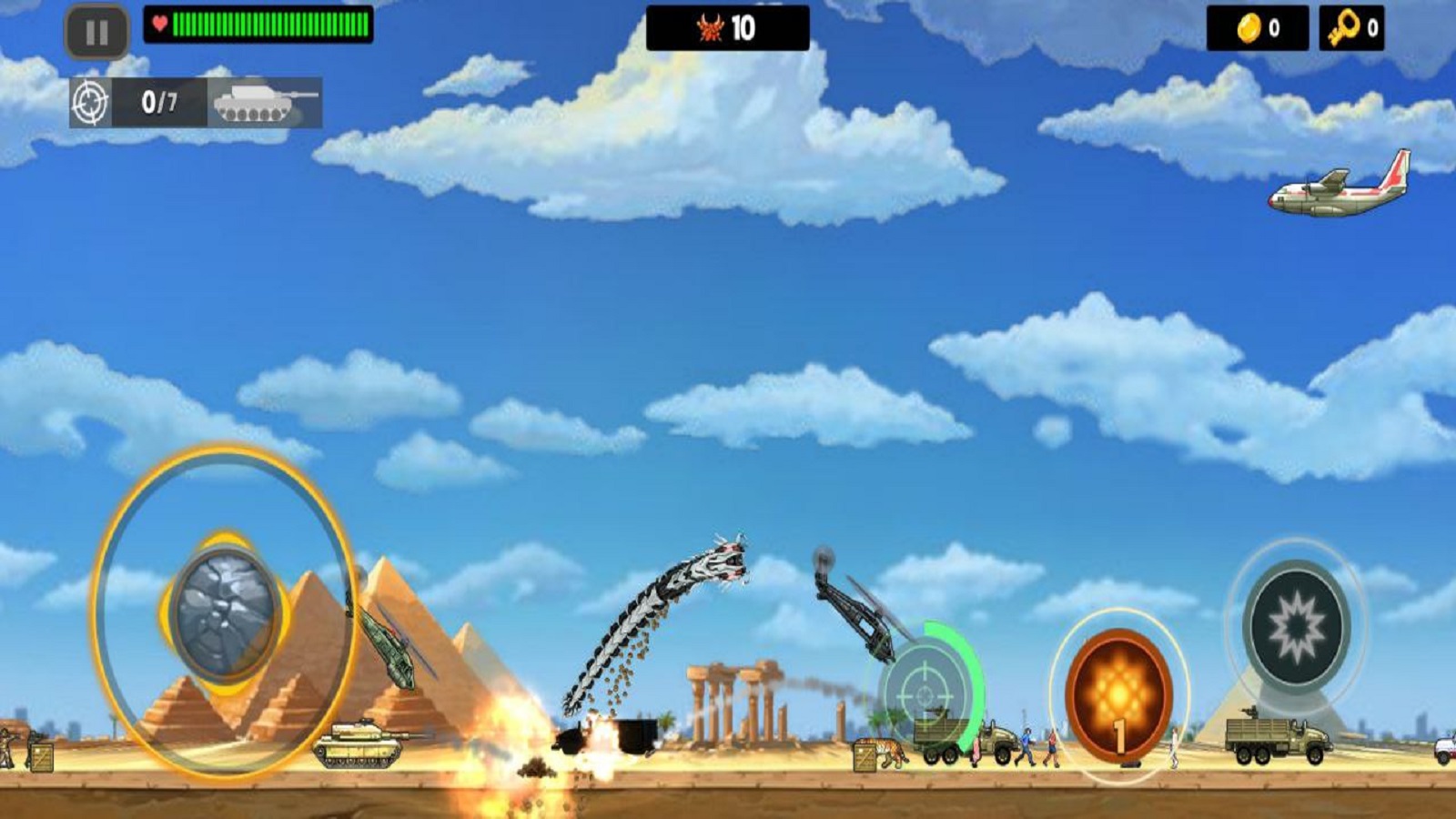Pause the game
This screenshot has width=1456, height=819.
coord(96,33)
